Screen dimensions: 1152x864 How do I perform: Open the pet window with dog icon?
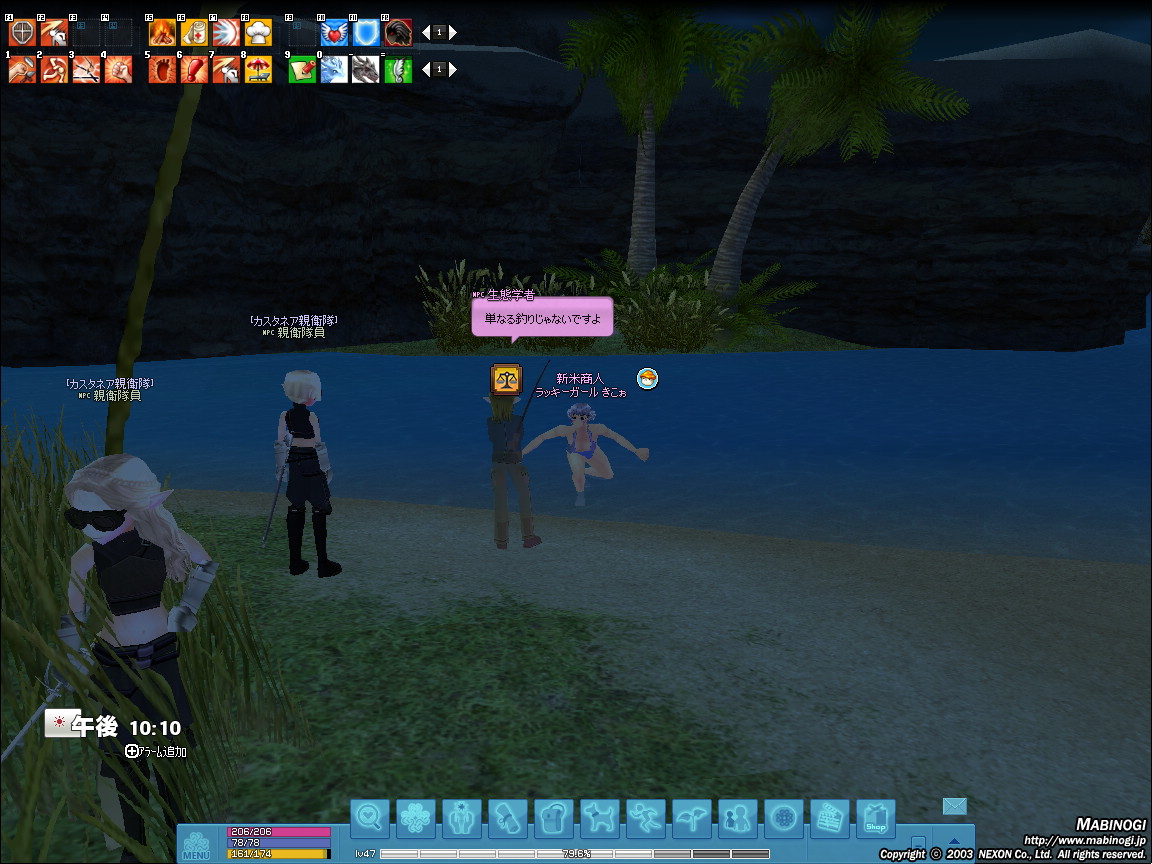(600, 819)
